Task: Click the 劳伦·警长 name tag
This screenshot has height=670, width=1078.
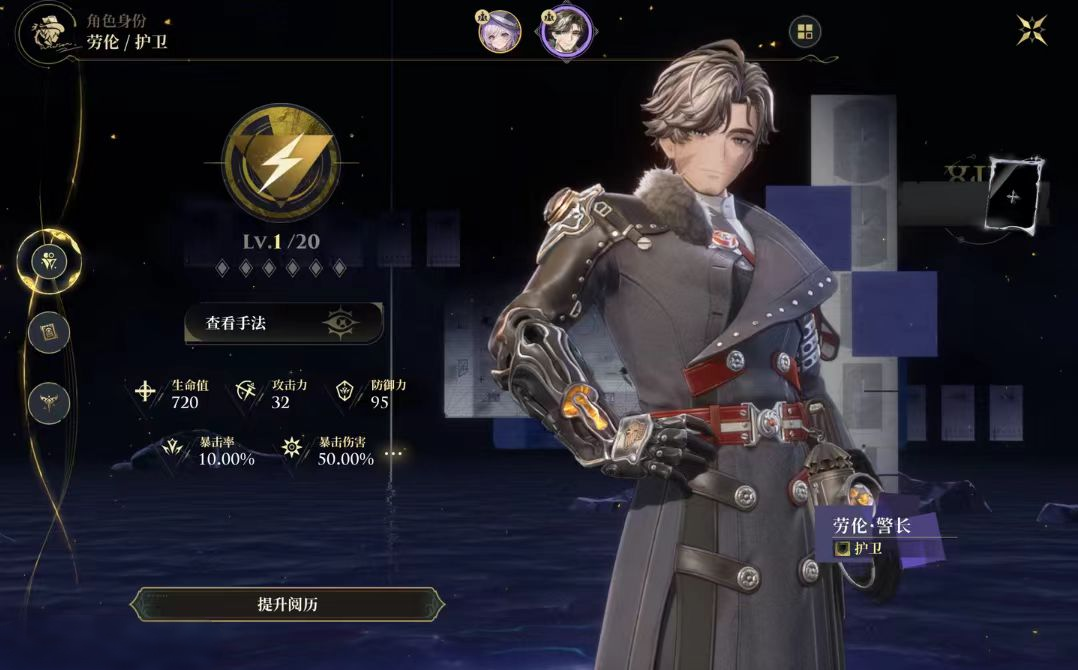Action: pos(872,526)
